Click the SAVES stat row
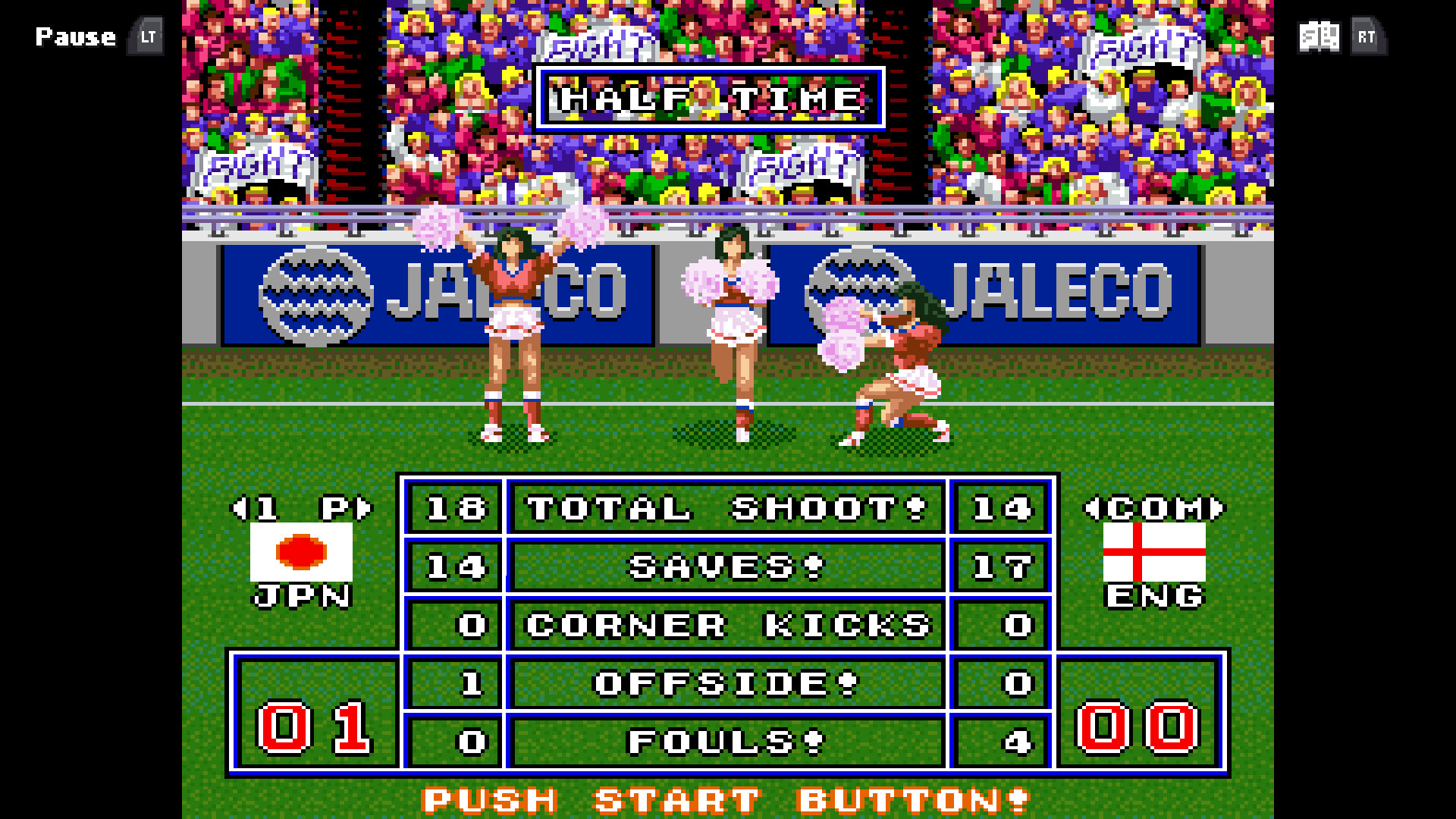 pyautogui.click(x=724, y=566)
